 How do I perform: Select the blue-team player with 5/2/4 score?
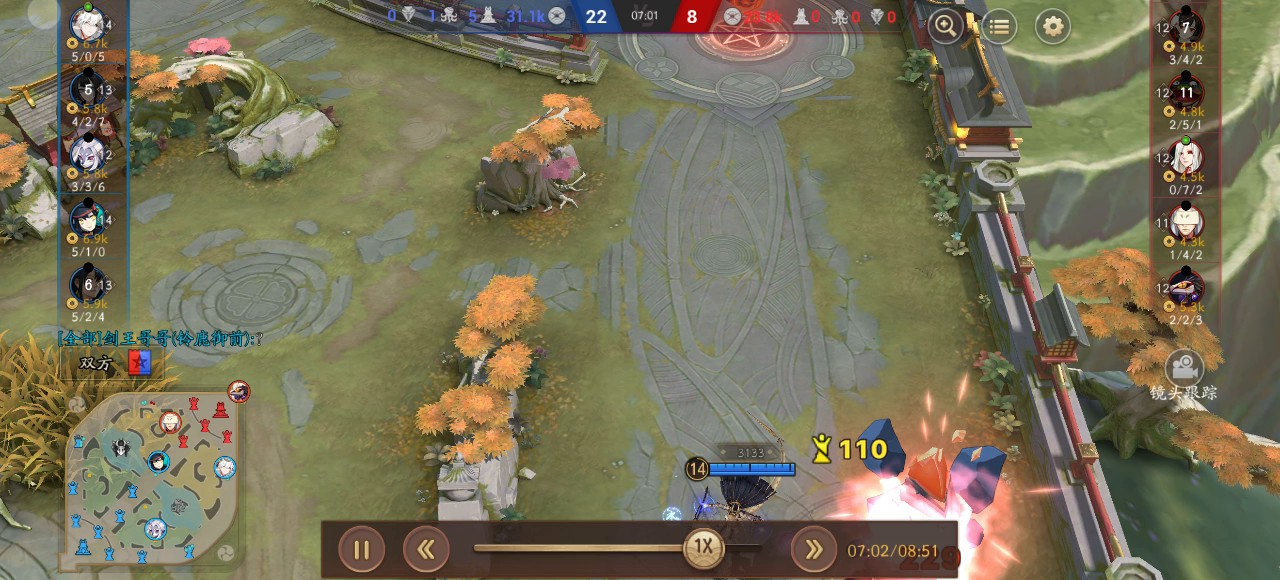[x=89, y=284]
